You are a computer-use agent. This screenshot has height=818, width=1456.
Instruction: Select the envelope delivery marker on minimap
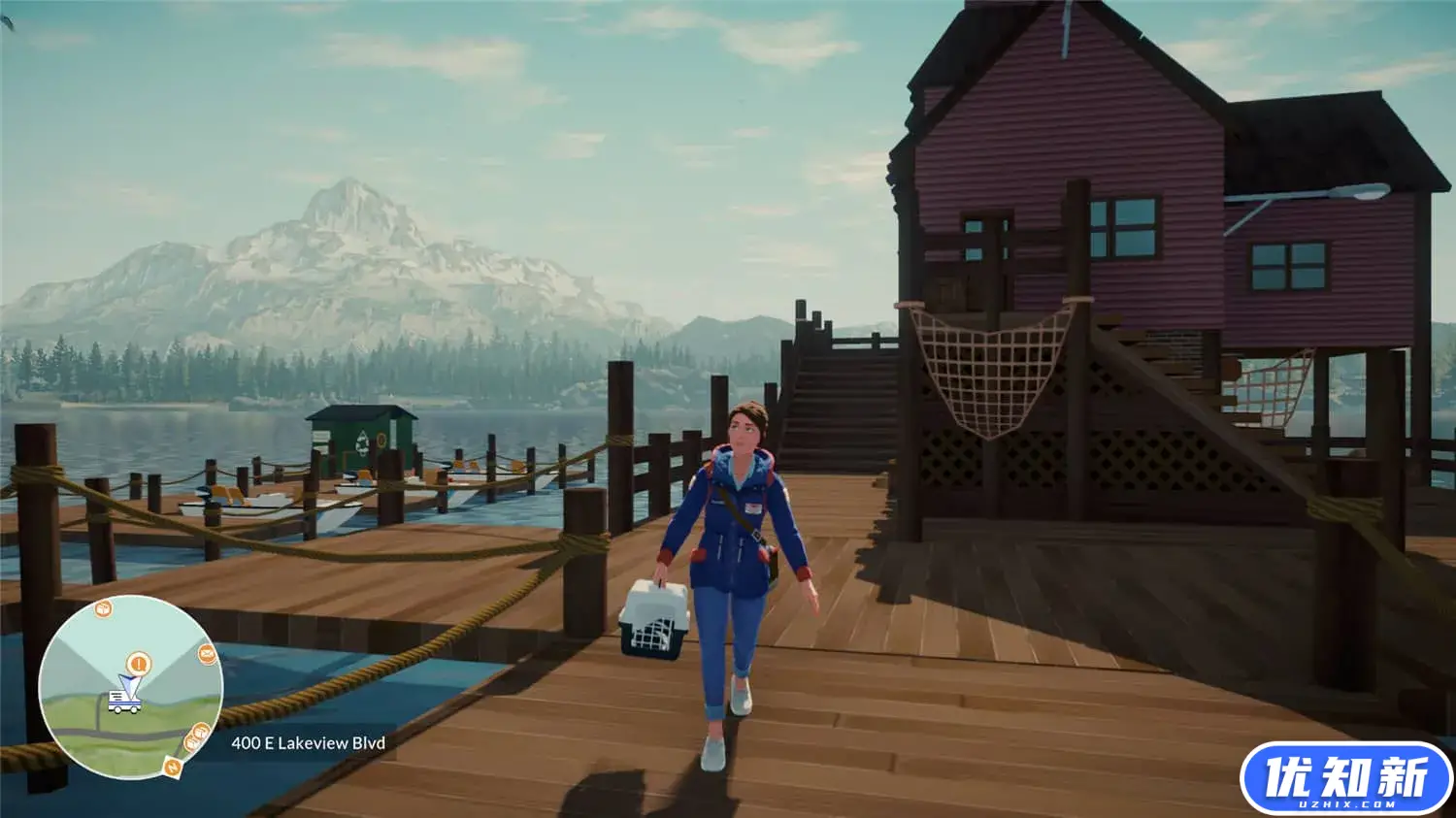point(207,654)
